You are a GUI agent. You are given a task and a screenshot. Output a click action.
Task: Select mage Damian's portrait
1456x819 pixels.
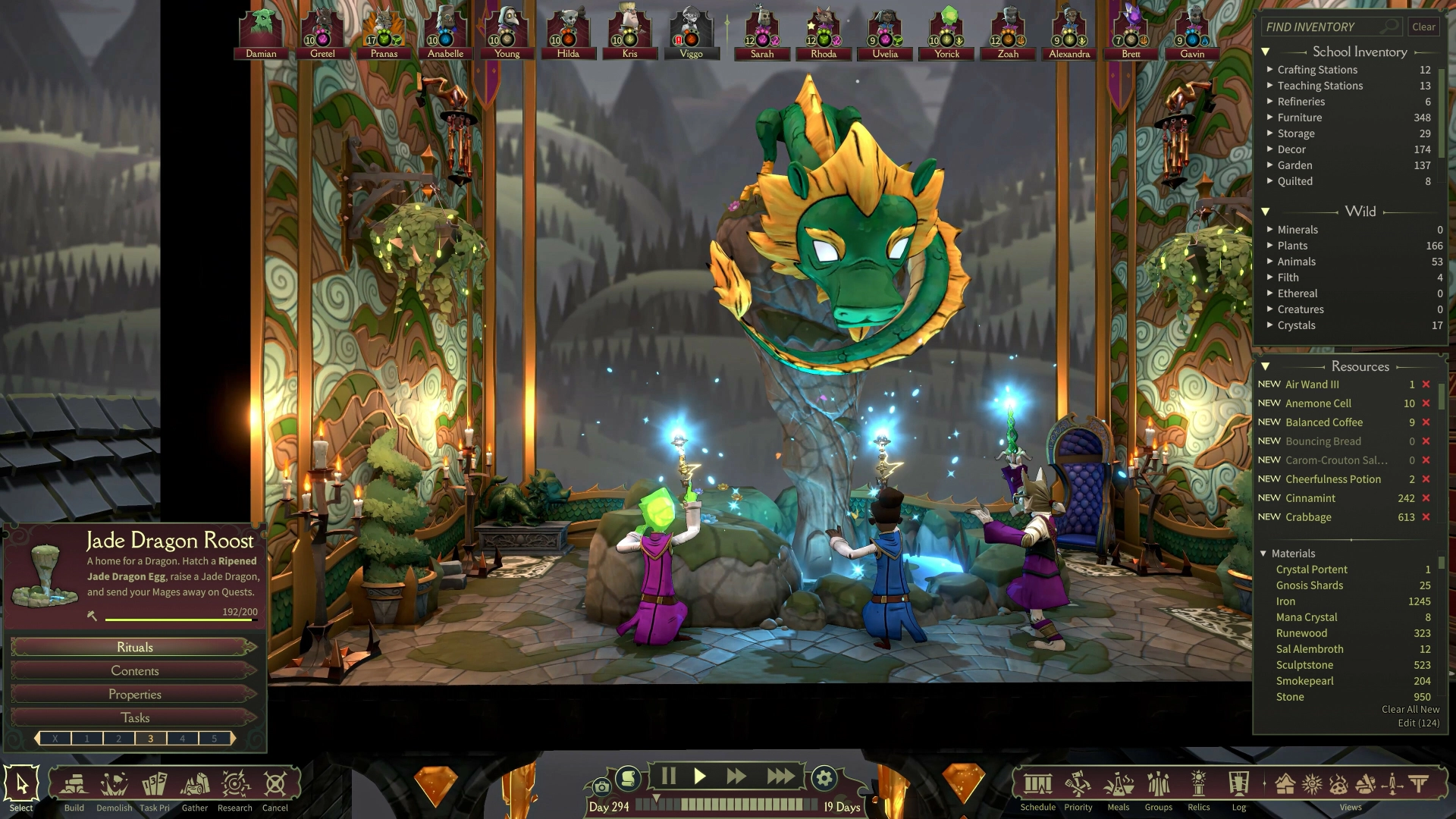(261, 30)
